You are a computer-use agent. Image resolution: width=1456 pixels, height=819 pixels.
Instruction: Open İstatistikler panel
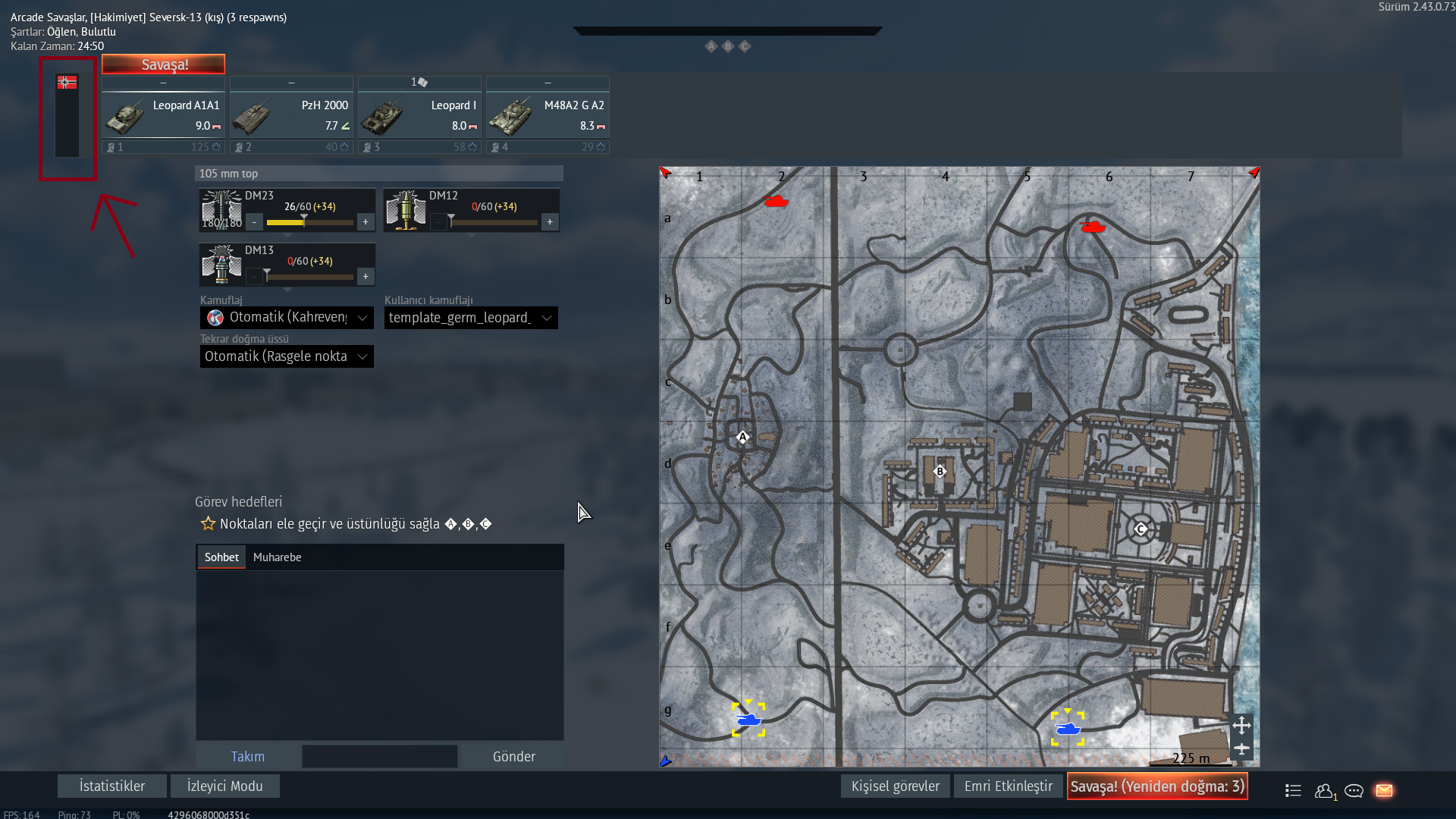(x=112, y=786)
